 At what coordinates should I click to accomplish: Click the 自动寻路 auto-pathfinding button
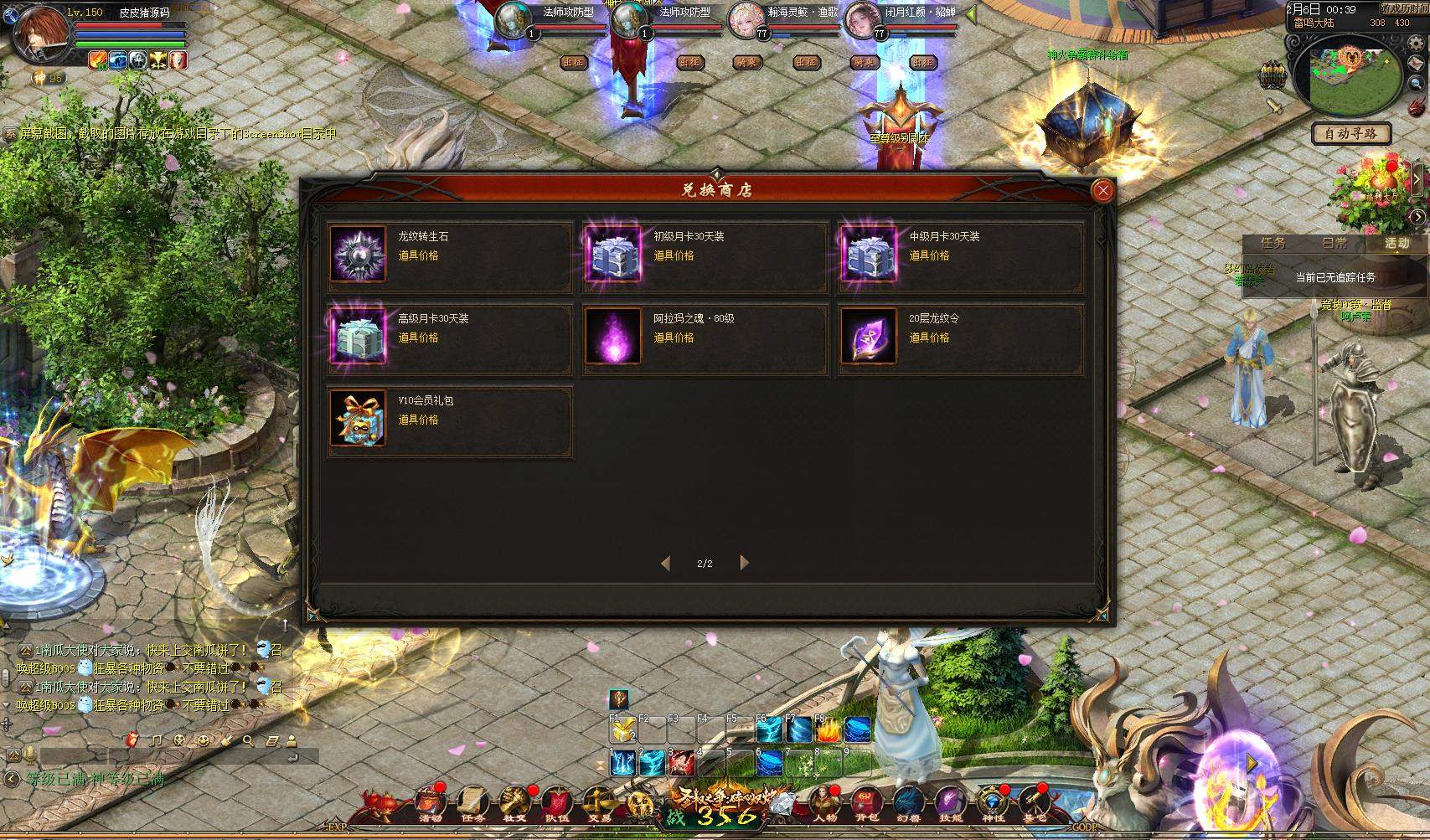click(x=1350, y=134)
